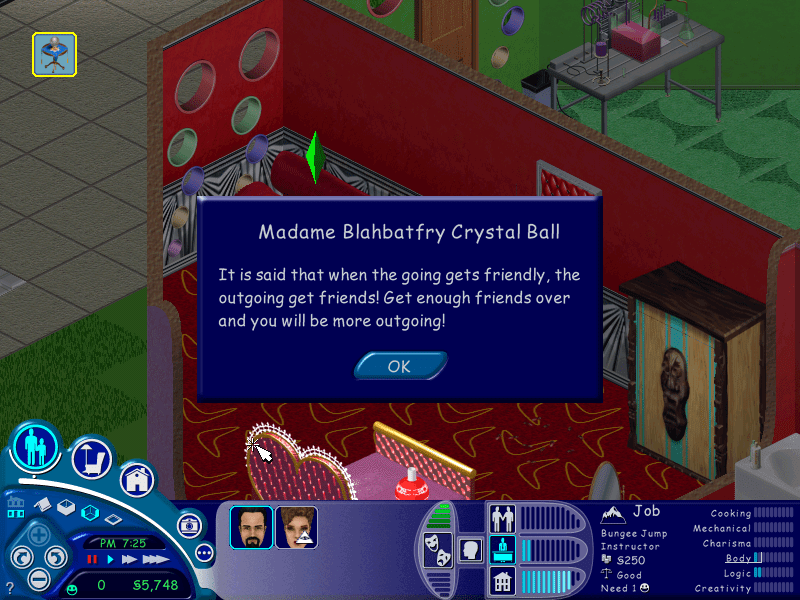Open Buy mode with the chair icon

[x=91, y=459]
